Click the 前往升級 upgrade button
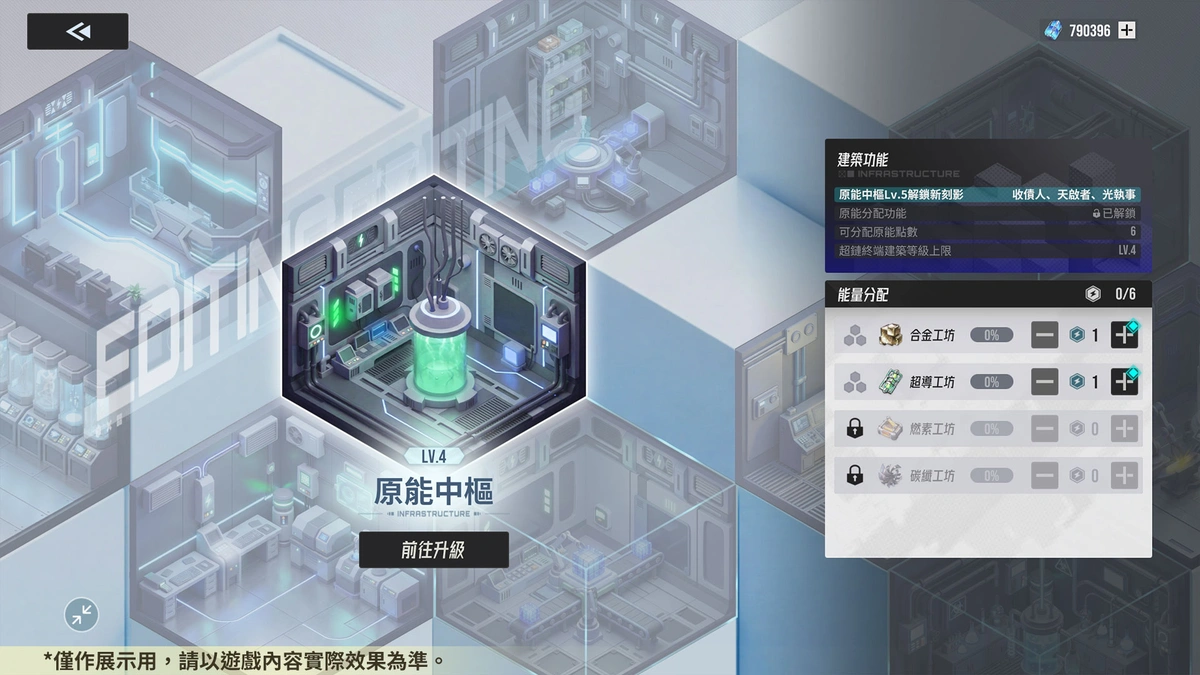This screenshot has width=1200, height=675. tap(433, 550)
